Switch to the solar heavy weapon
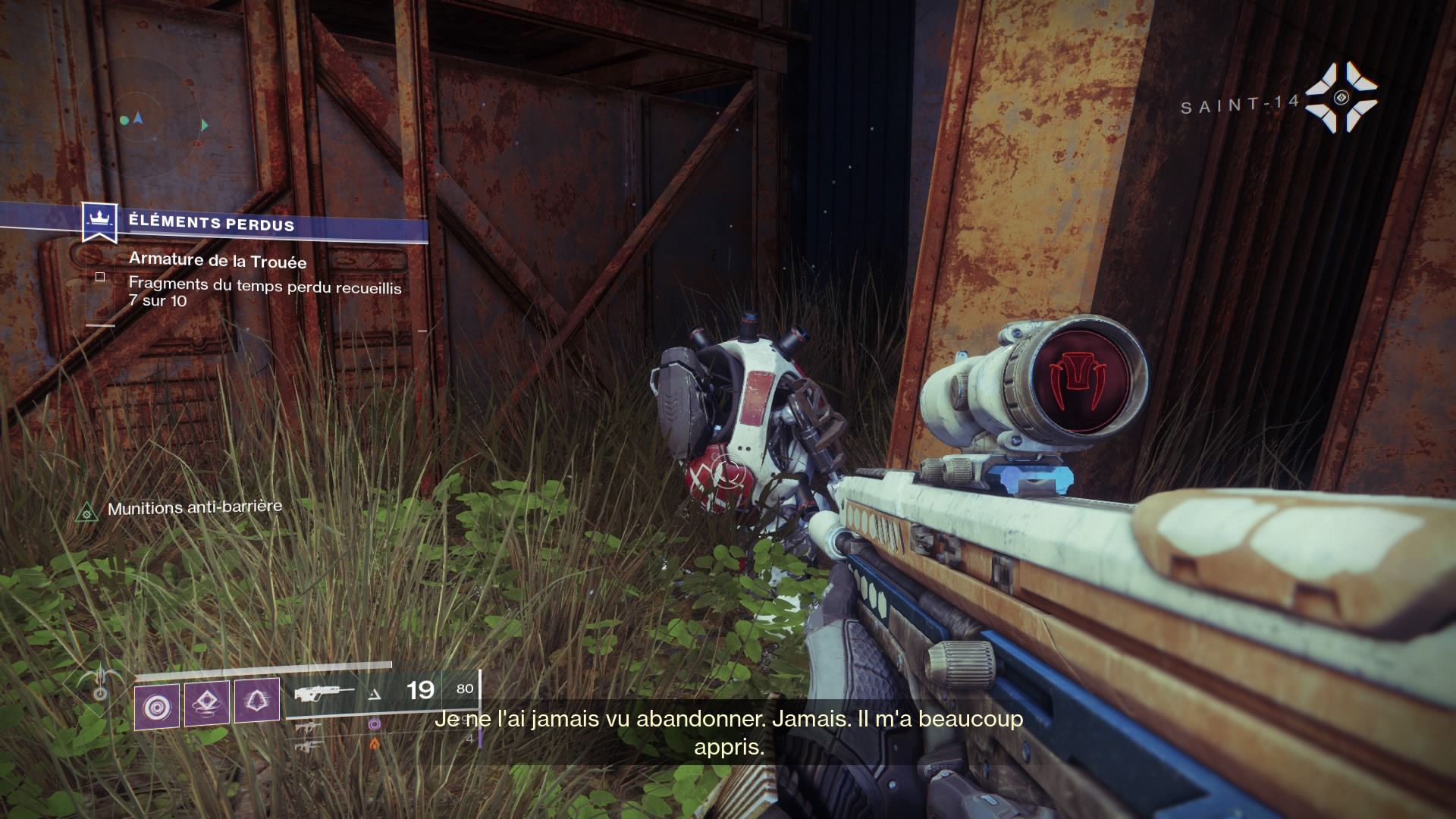The image size is (1456, 819). pos(309,746)
